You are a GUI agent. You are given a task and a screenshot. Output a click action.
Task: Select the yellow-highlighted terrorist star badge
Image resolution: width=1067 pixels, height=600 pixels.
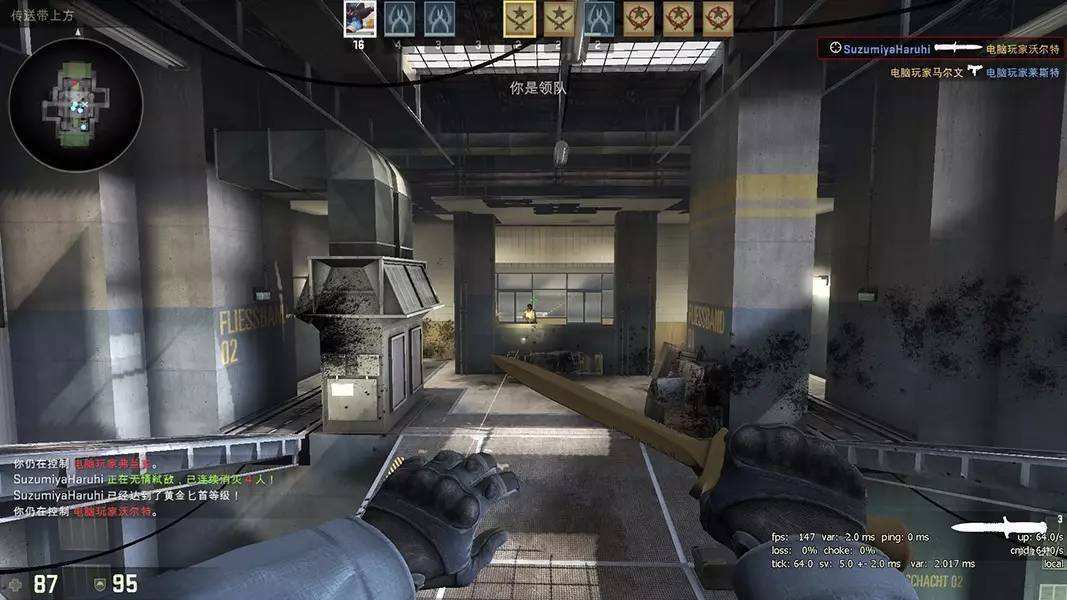[x=519, y=18]
